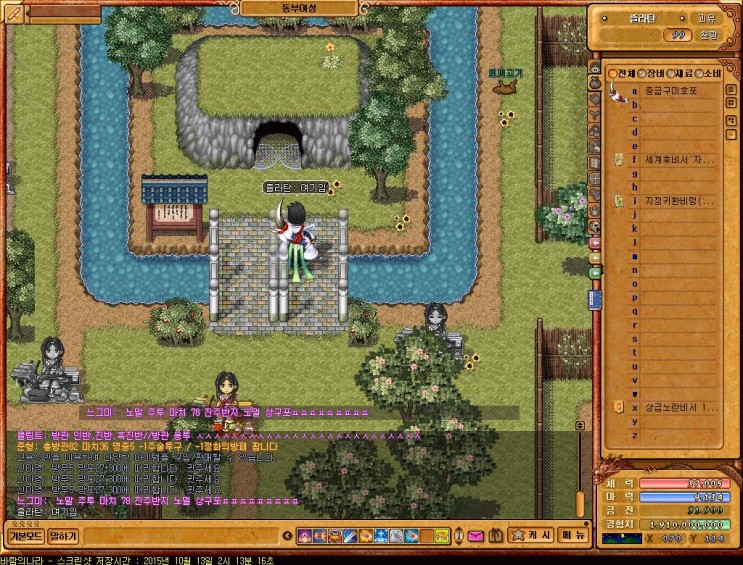Open the 메뉴 button

[573, 536]
